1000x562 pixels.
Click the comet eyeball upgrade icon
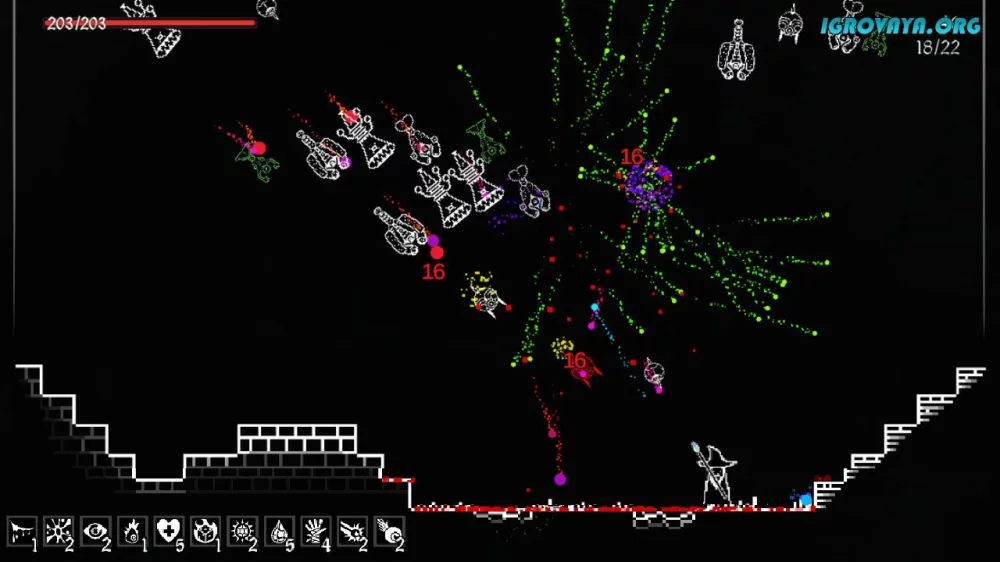pyautogui.click(x=389, y=530)
